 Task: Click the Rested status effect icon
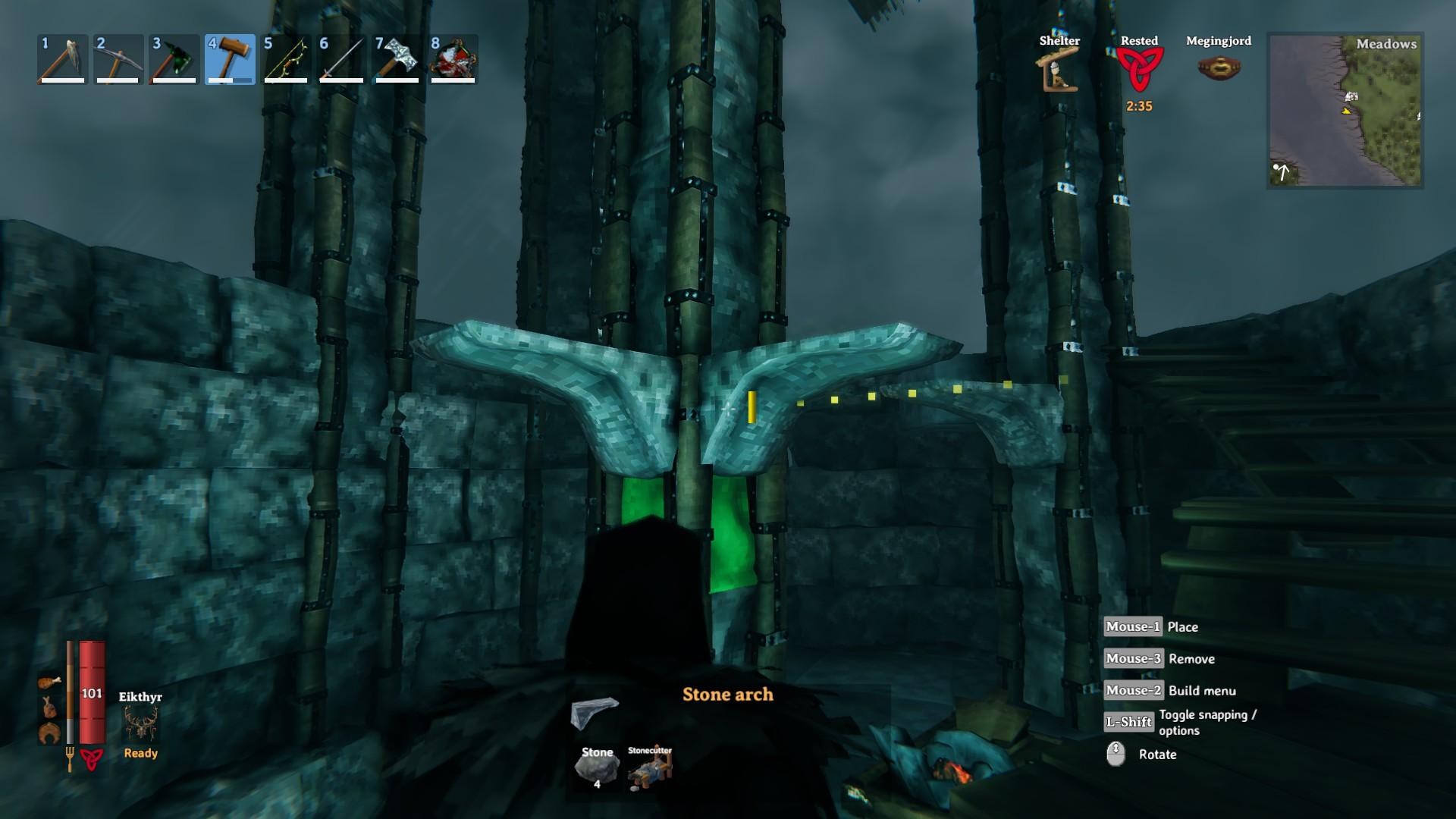tap(1138, 70)
